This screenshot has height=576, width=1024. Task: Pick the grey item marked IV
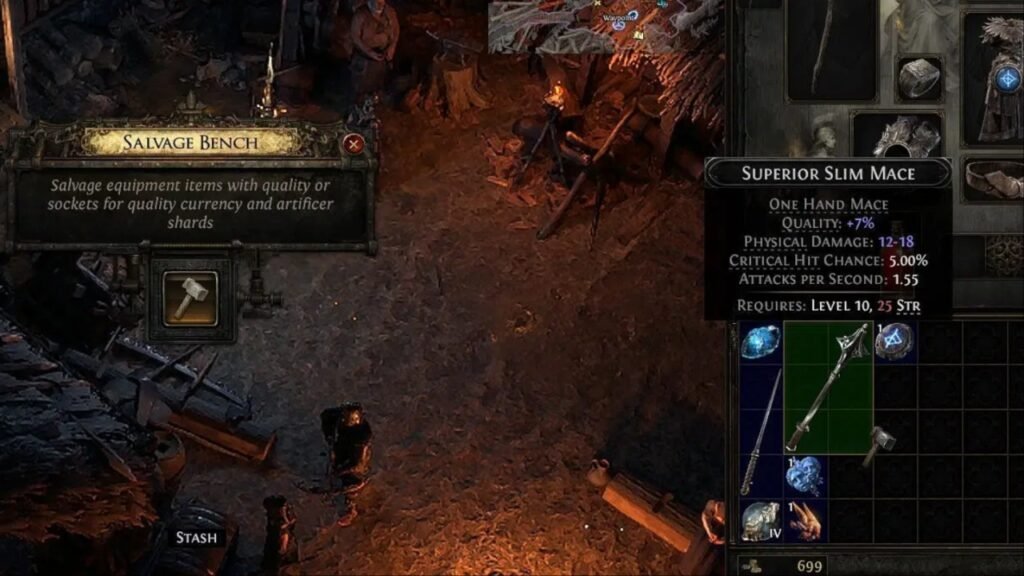(761, 521)
